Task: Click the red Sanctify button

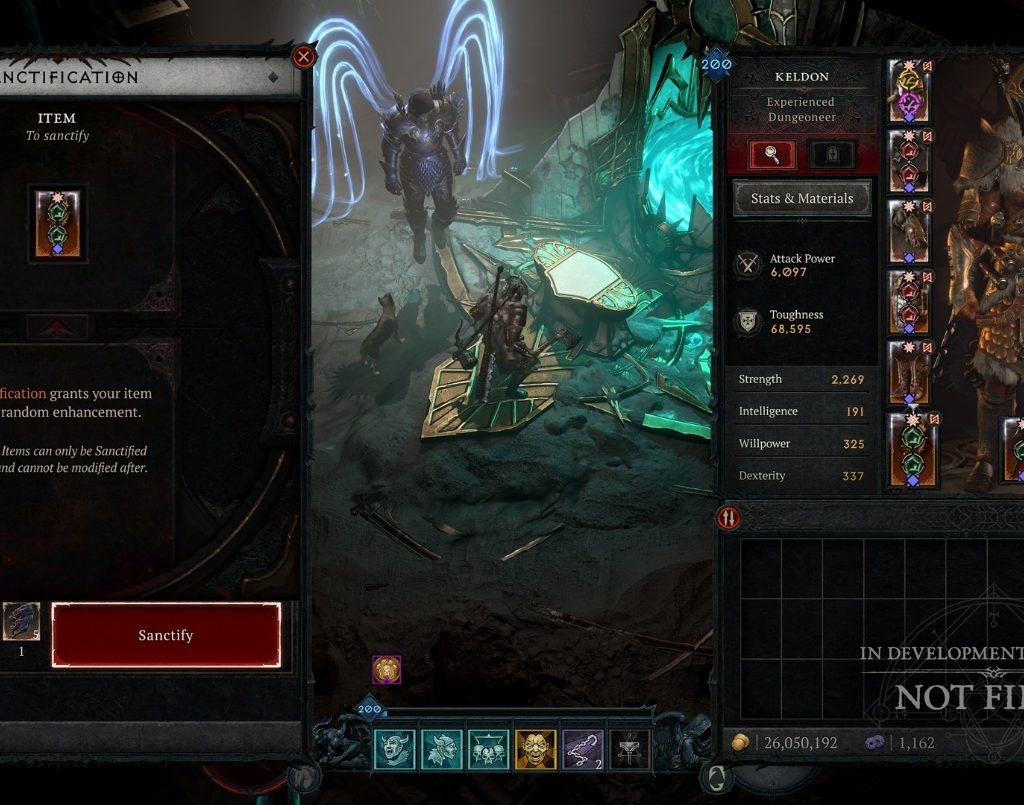Action: pyautogui.click(x=165, y=635)
